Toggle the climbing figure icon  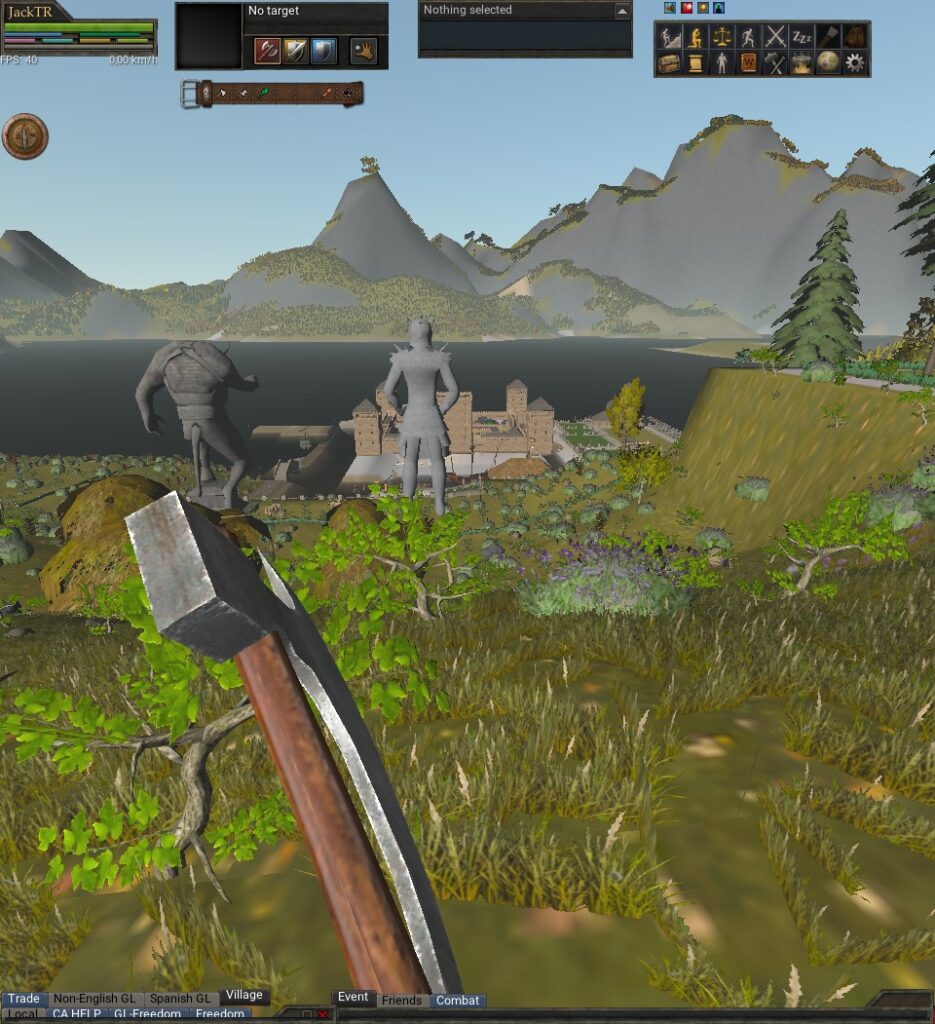click(x=669, y=37)
